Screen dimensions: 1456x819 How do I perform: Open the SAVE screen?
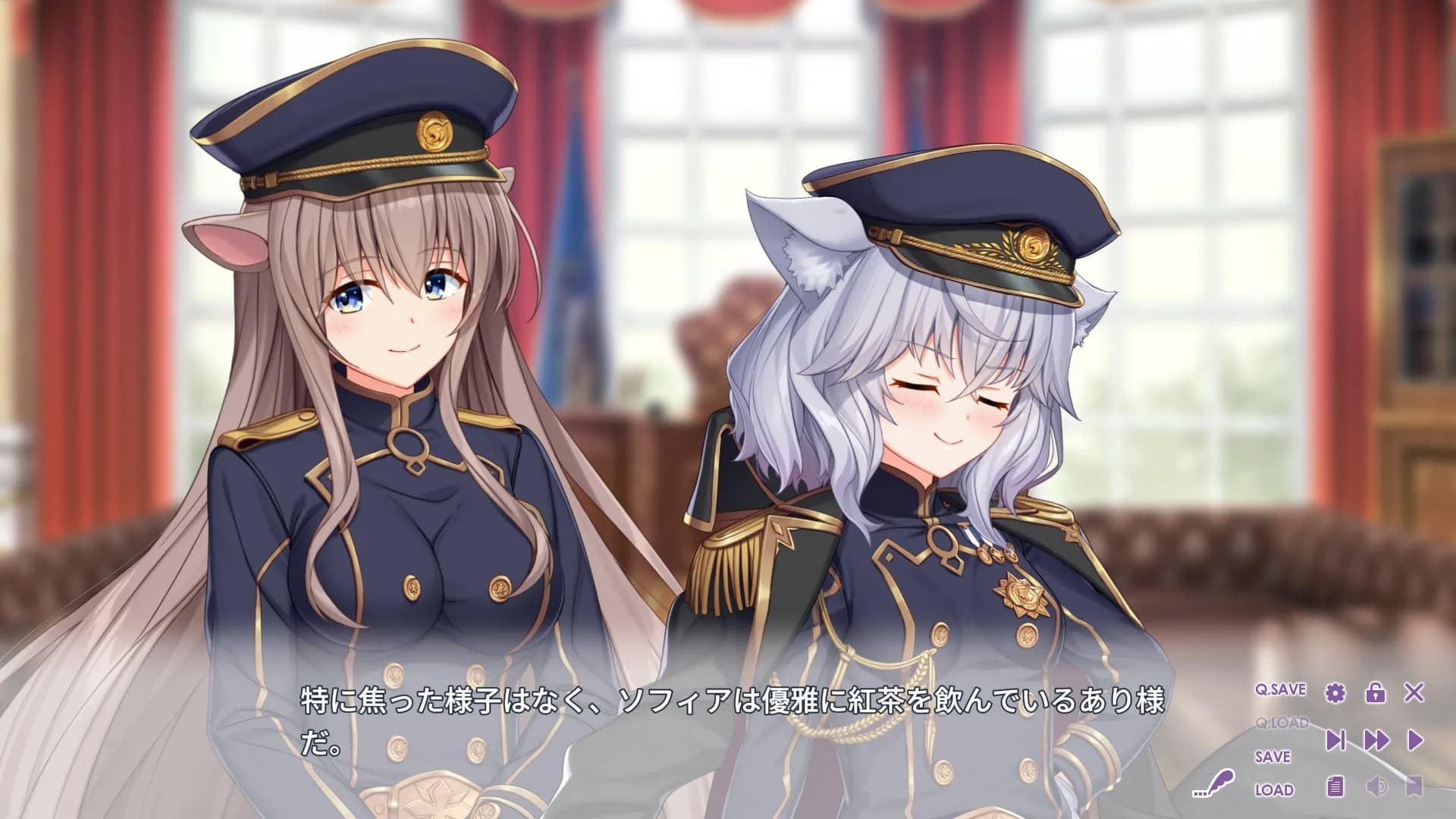[x=1273, y=756]
